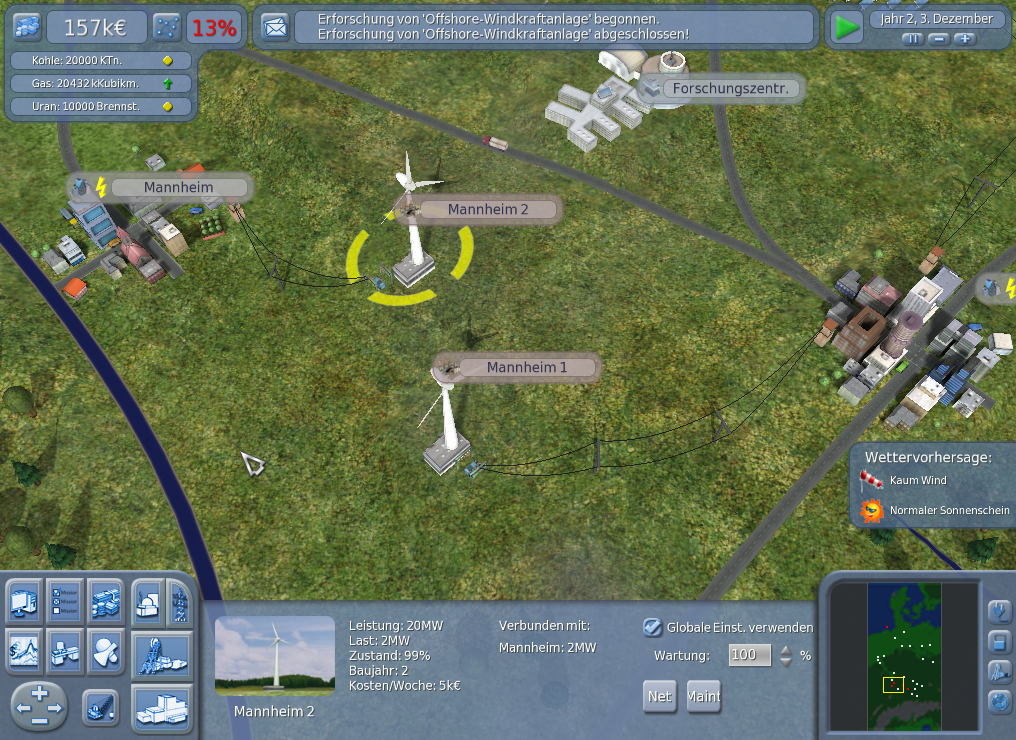The height and width of the screenshot is (740, 1016).
Task: Click the Mannheim 2 wind turbine thumbnail
Action: (x=274, y=656)
